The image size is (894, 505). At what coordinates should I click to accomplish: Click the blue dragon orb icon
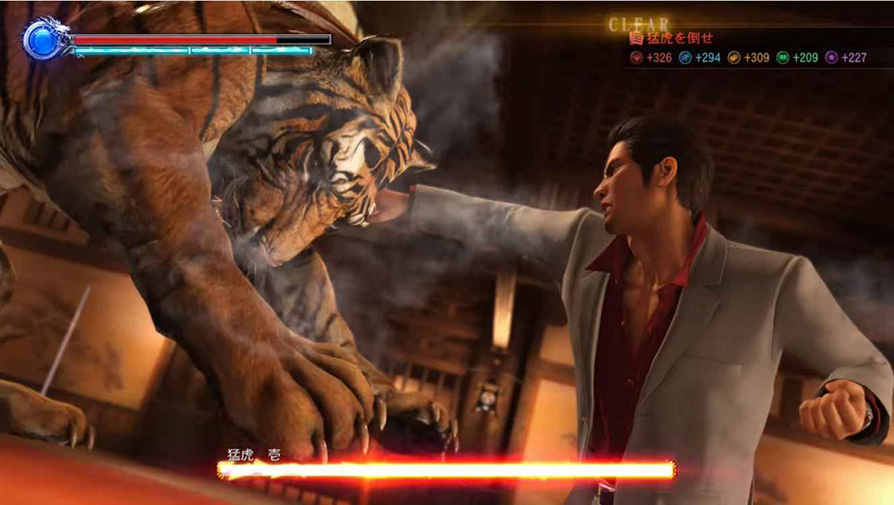(44, 39)
